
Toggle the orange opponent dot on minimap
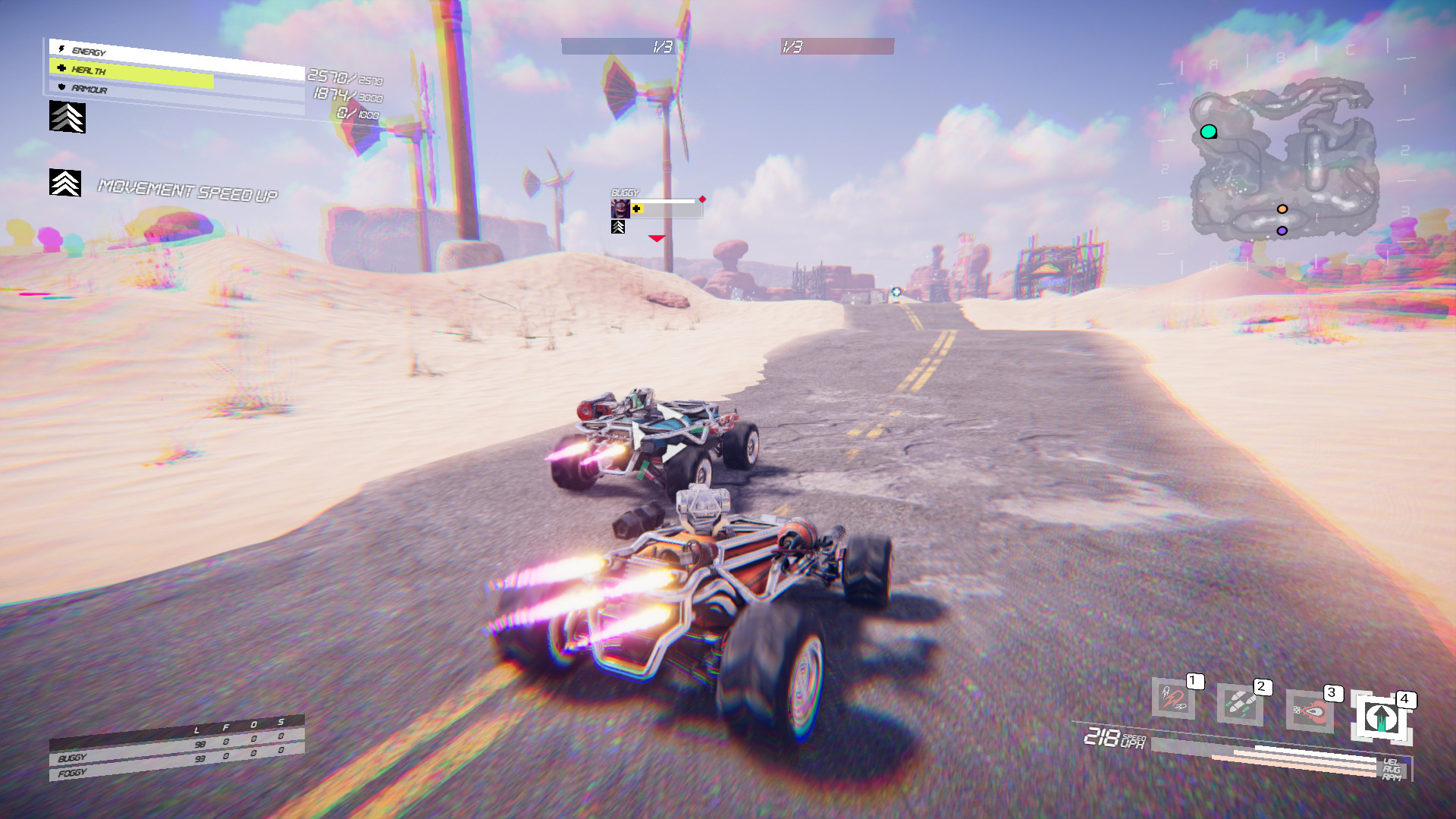pyautogui.click(x=1282, y=208)
